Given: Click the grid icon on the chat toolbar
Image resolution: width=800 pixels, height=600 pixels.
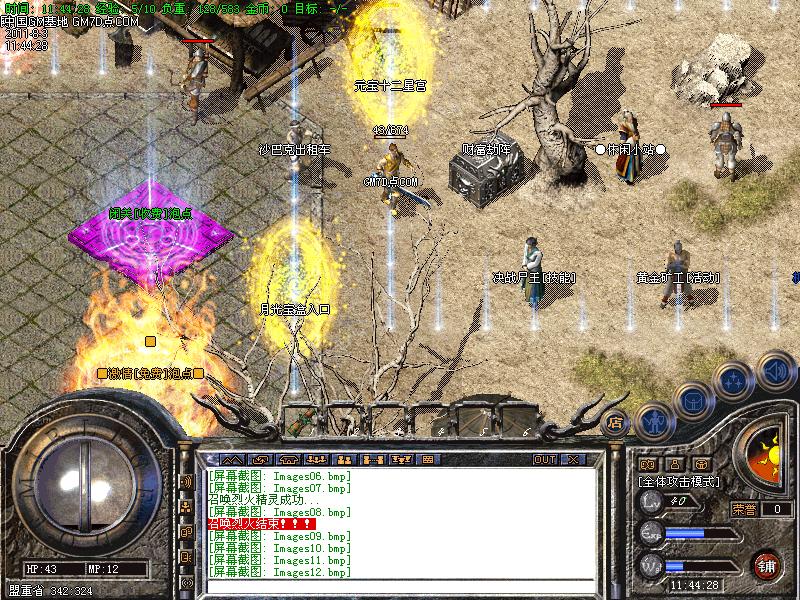Looking at the screenshot, I should [427, 459].
